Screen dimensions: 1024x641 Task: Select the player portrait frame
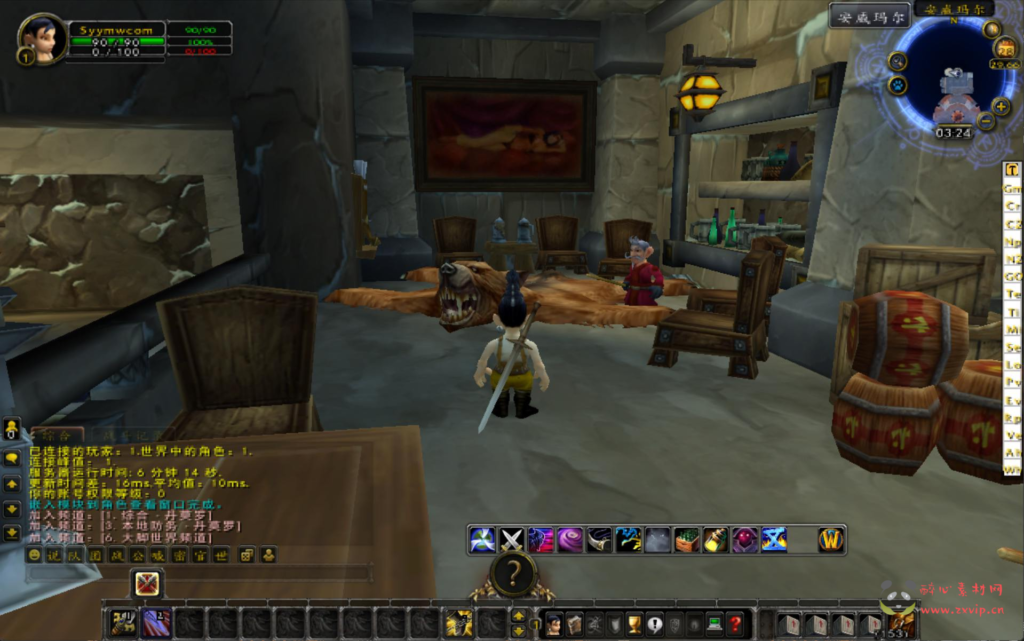42,38
